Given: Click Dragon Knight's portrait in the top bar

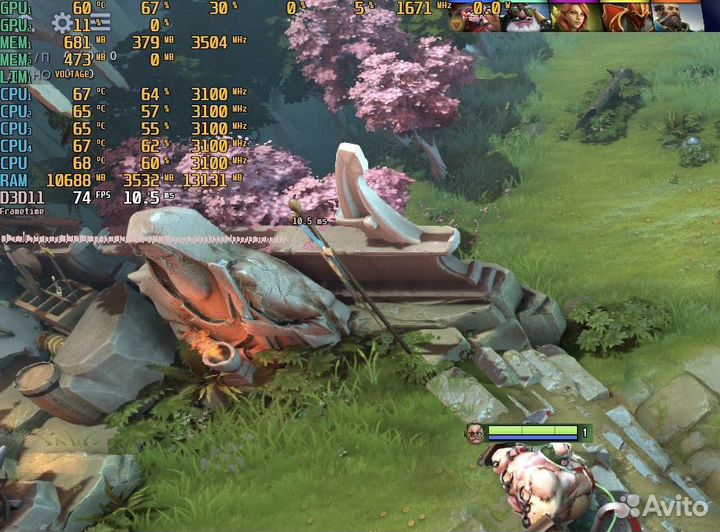Looking at the screenshot, I should tap(627, 14).
